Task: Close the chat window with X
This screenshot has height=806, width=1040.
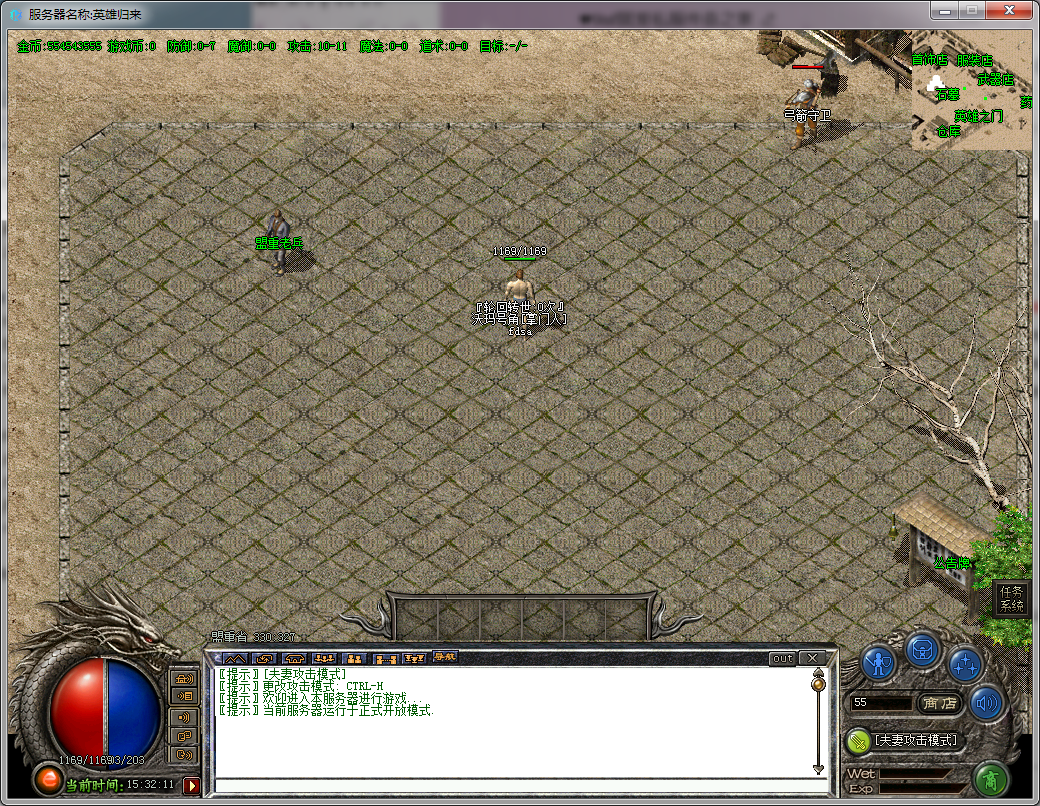Action: coord(812,658)
